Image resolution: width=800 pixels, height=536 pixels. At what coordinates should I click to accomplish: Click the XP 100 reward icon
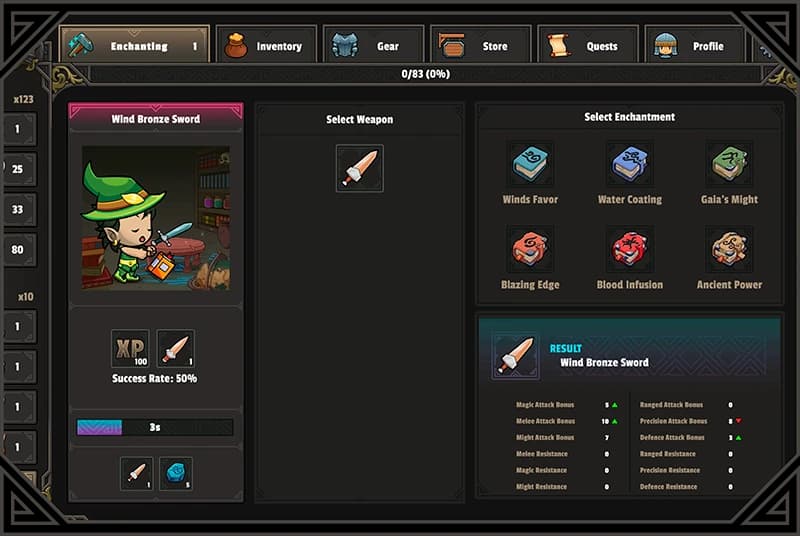point(130,348)
